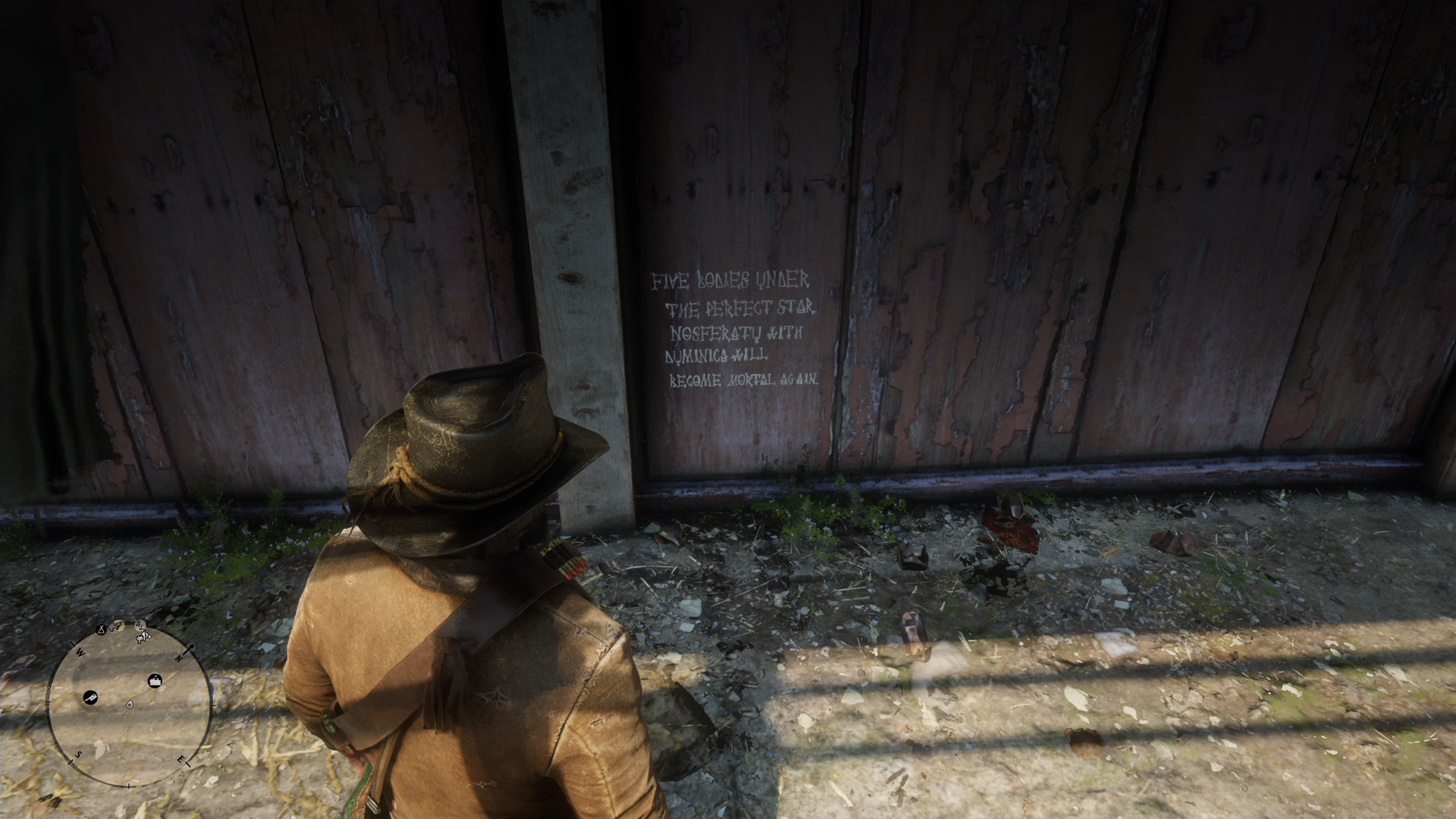
Task: Click the butcher cleaver icon on the minimap
Action: [x=90, y=697]
